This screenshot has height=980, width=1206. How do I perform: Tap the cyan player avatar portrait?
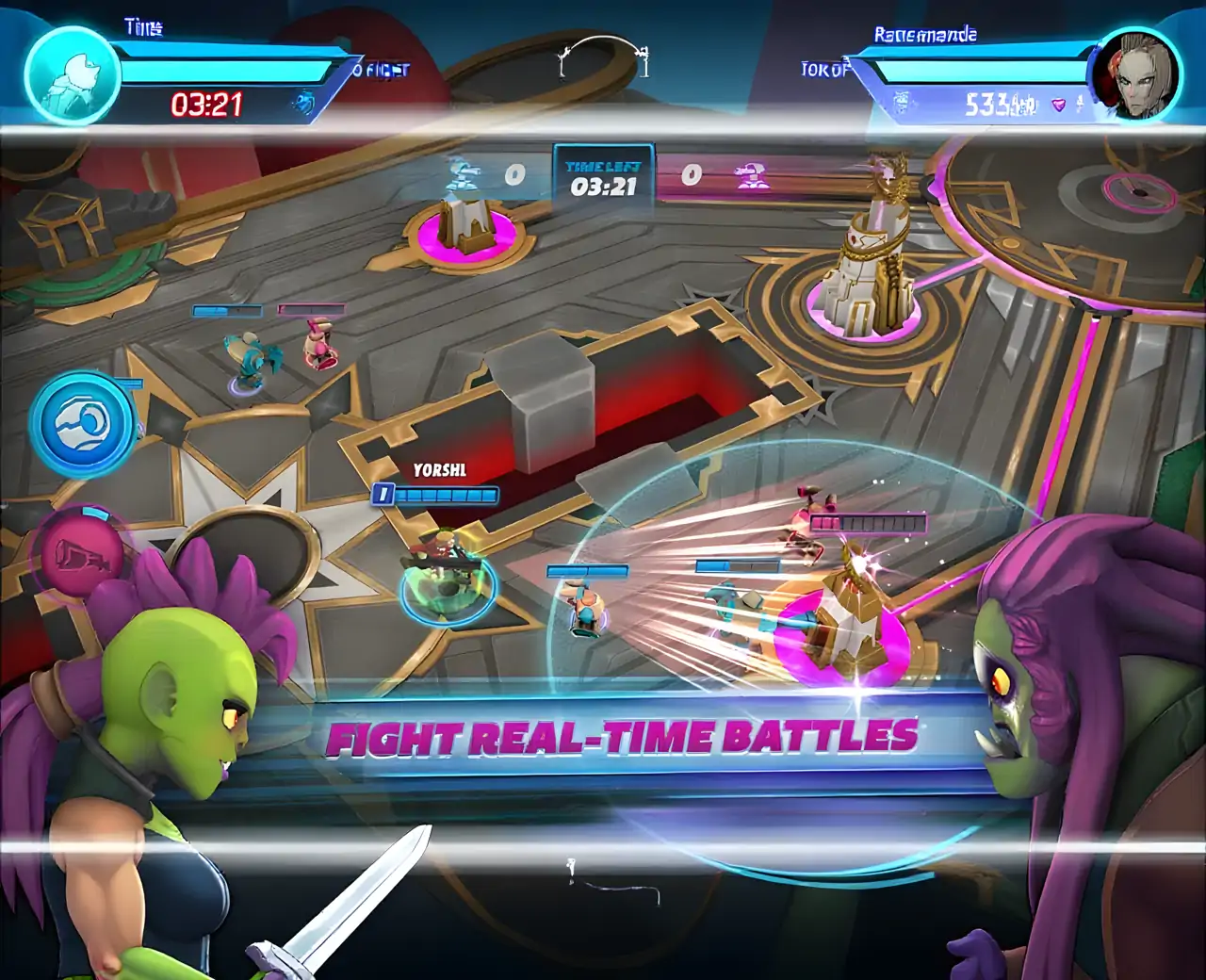coord(71,74)
